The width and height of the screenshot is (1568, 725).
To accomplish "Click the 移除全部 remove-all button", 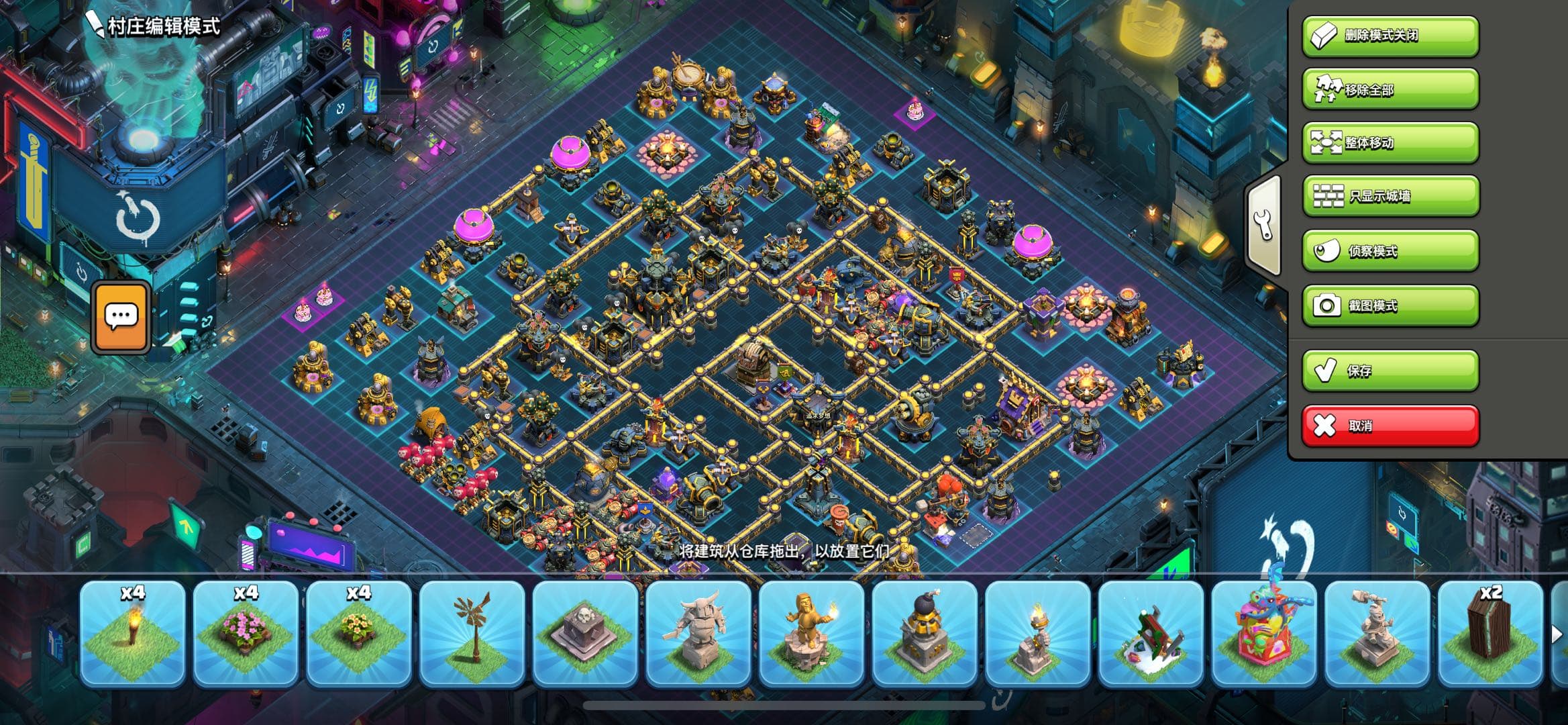I will tap(1390, 89).
